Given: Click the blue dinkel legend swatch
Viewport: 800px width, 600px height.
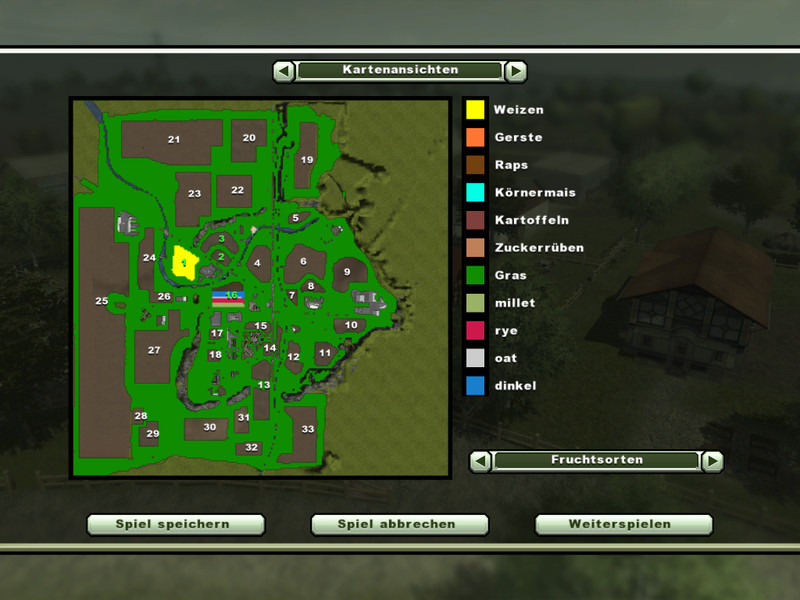Looking at the screenshot, I should pyautogui.click(x=475, y=385).
